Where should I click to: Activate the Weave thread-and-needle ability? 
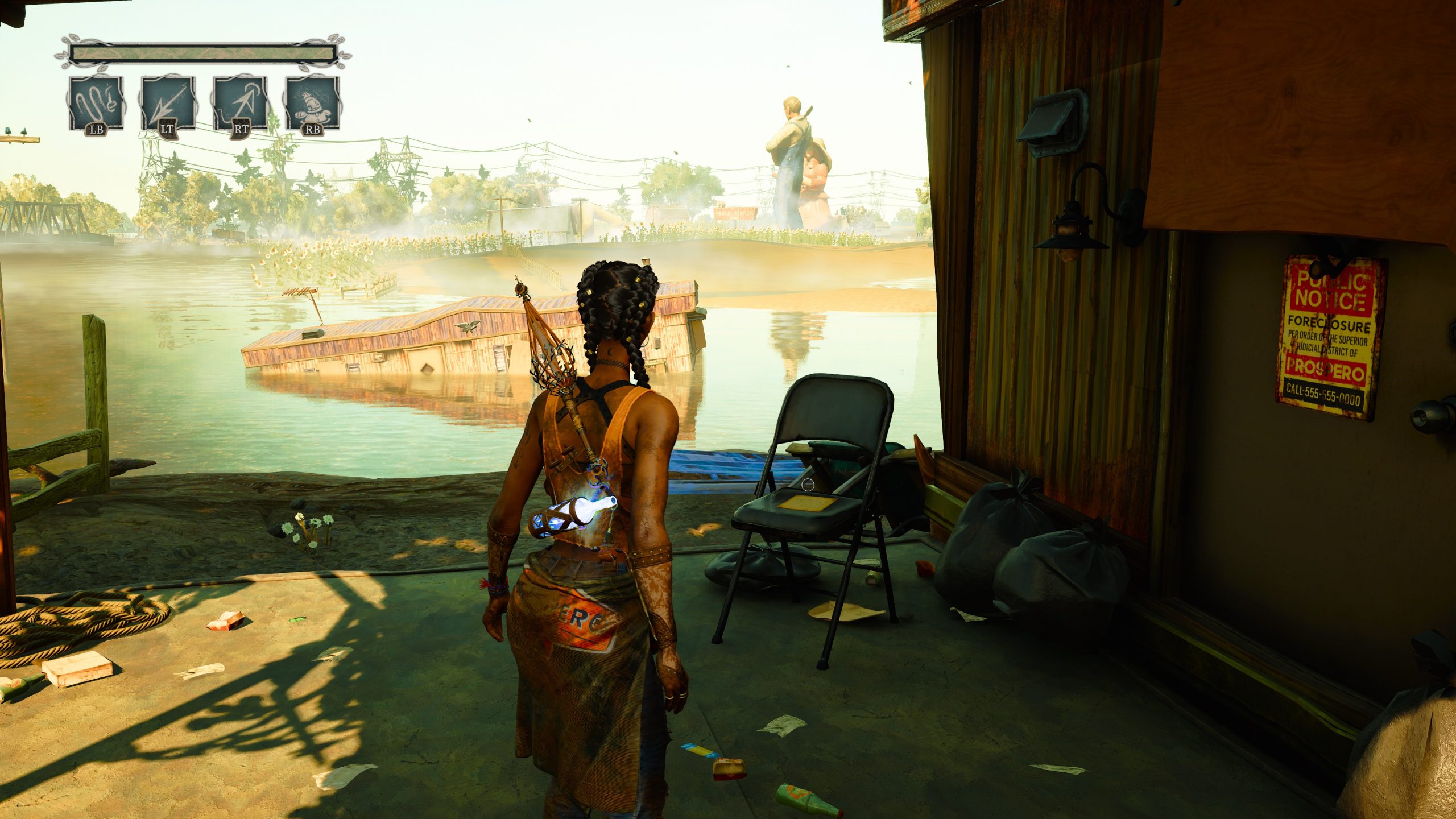coord(96,104)
